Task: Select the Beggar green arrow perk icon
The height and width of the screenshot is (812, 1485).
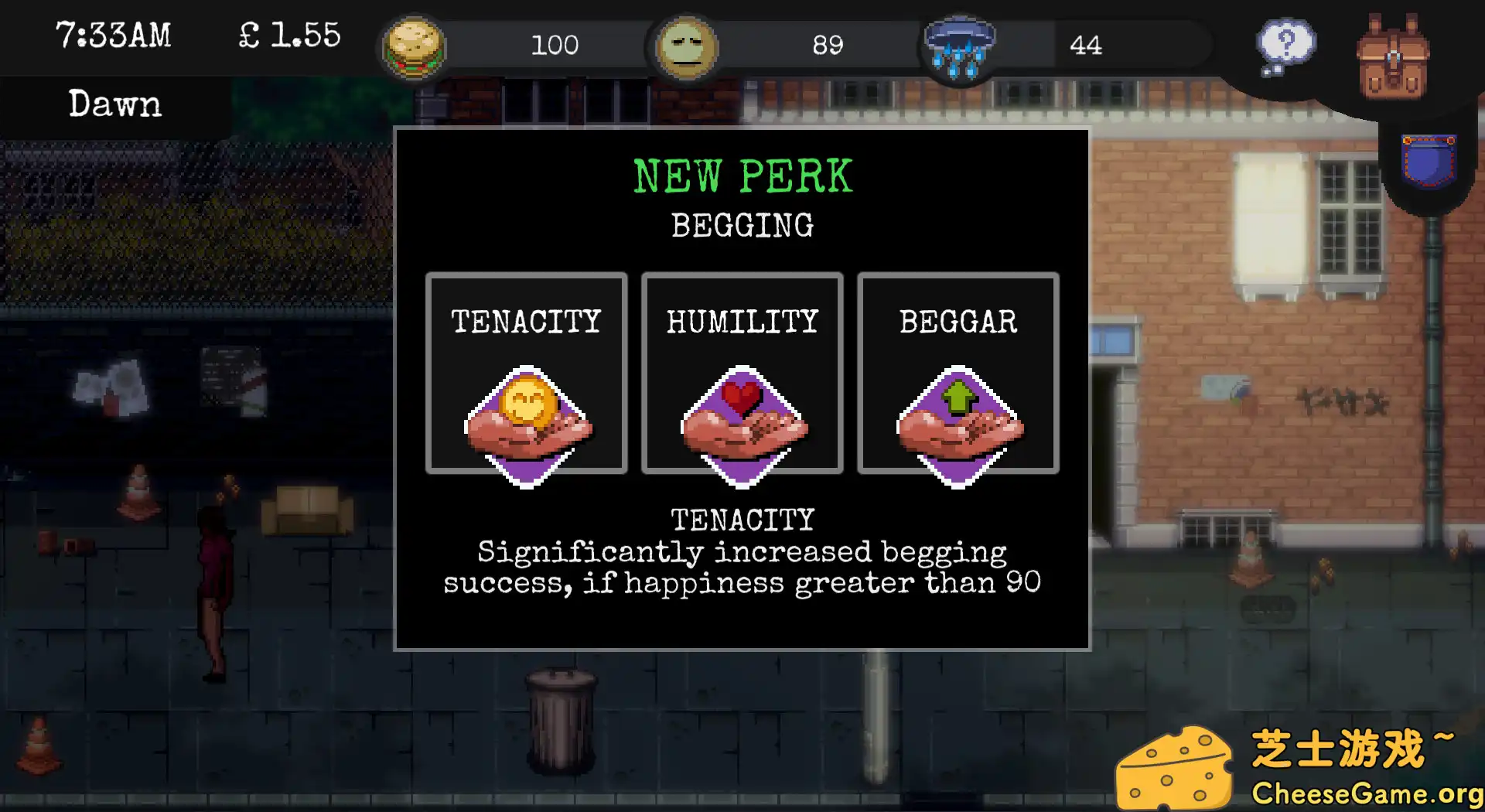Action: pyautogui.click(x=958, y=421)
